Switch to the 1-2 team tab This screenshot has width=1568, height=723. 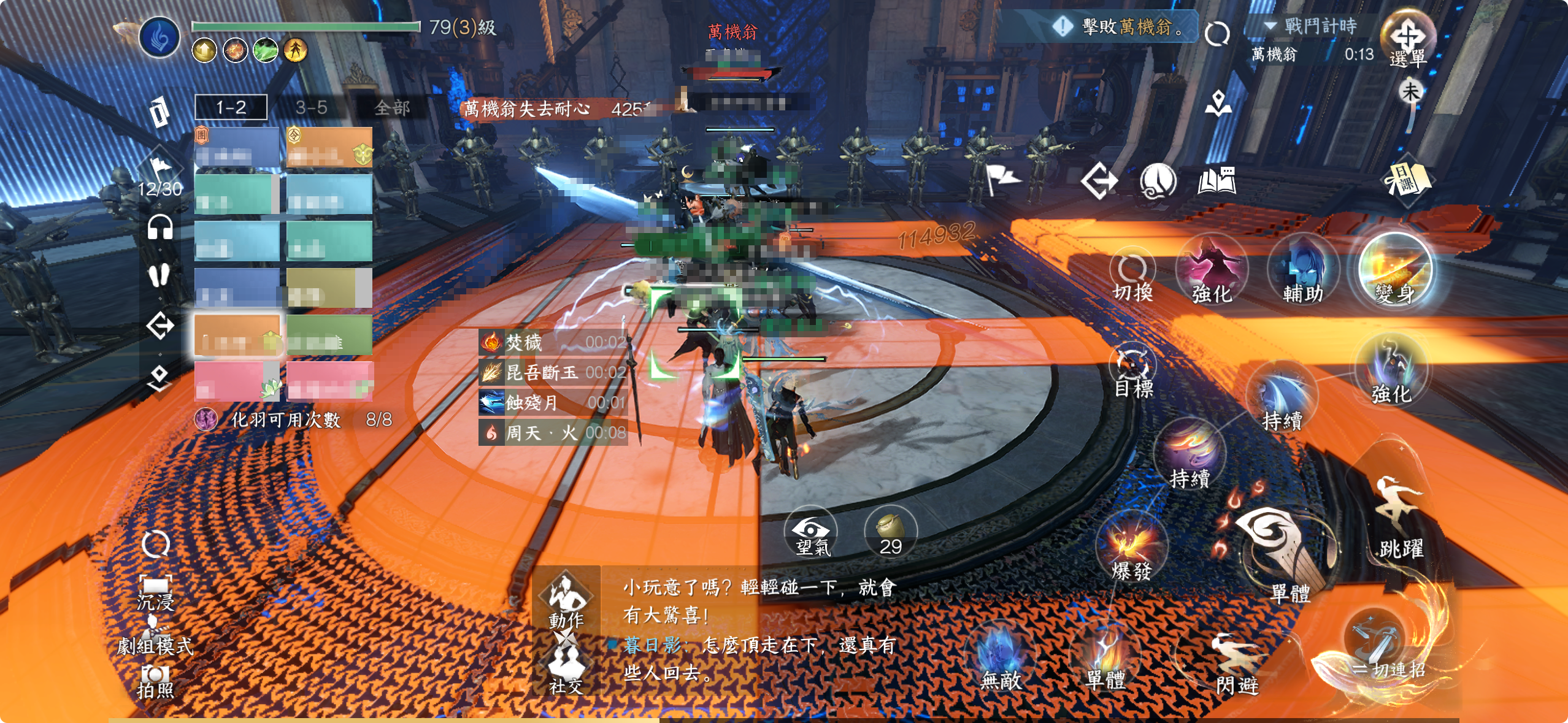click(x=231, y=107)
